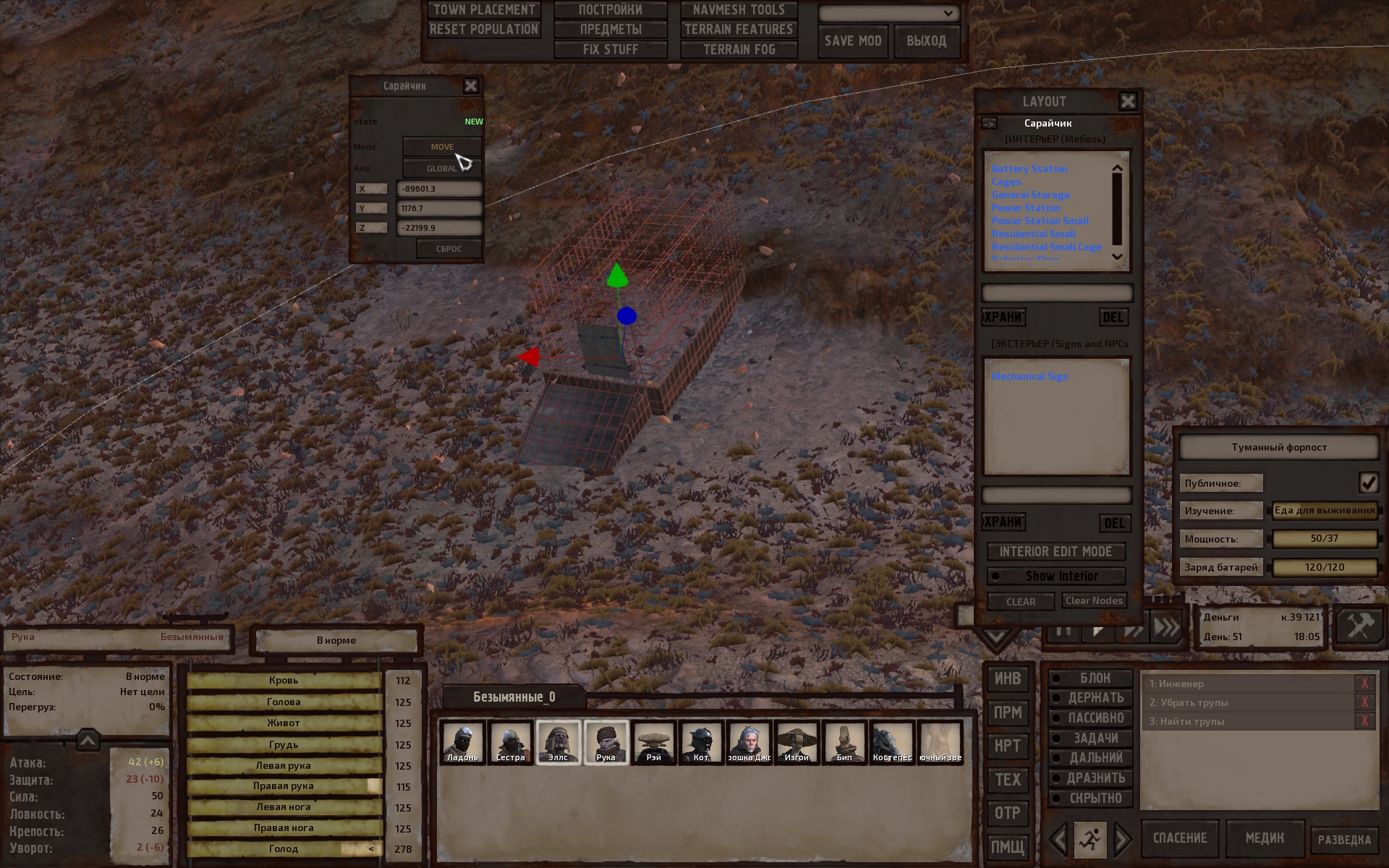
Task: Reset position with the Сброс button
Action: click(x=449, y=249)
